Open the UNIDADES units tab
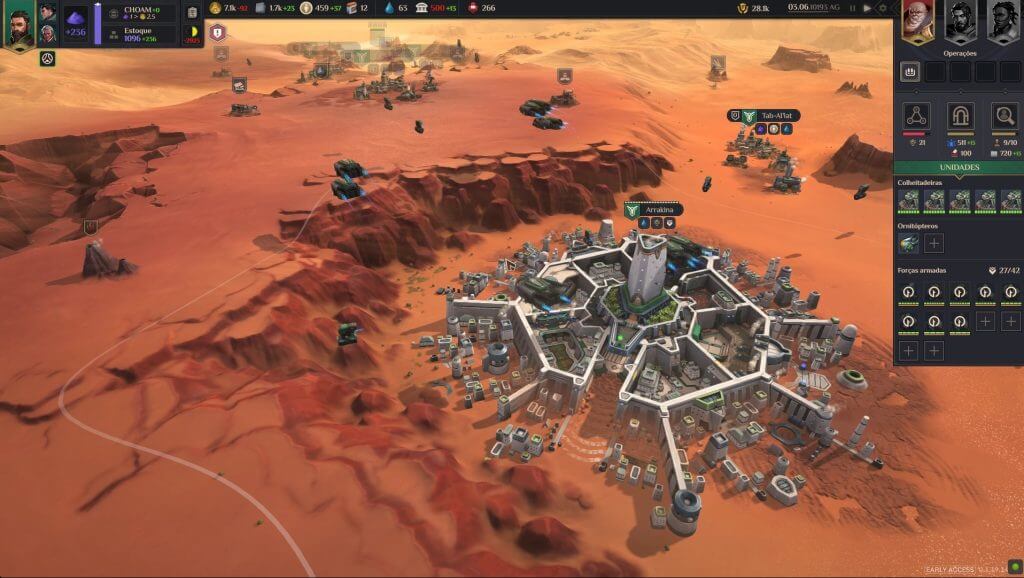Viewport: 1024px width, 578px height. 958,167
